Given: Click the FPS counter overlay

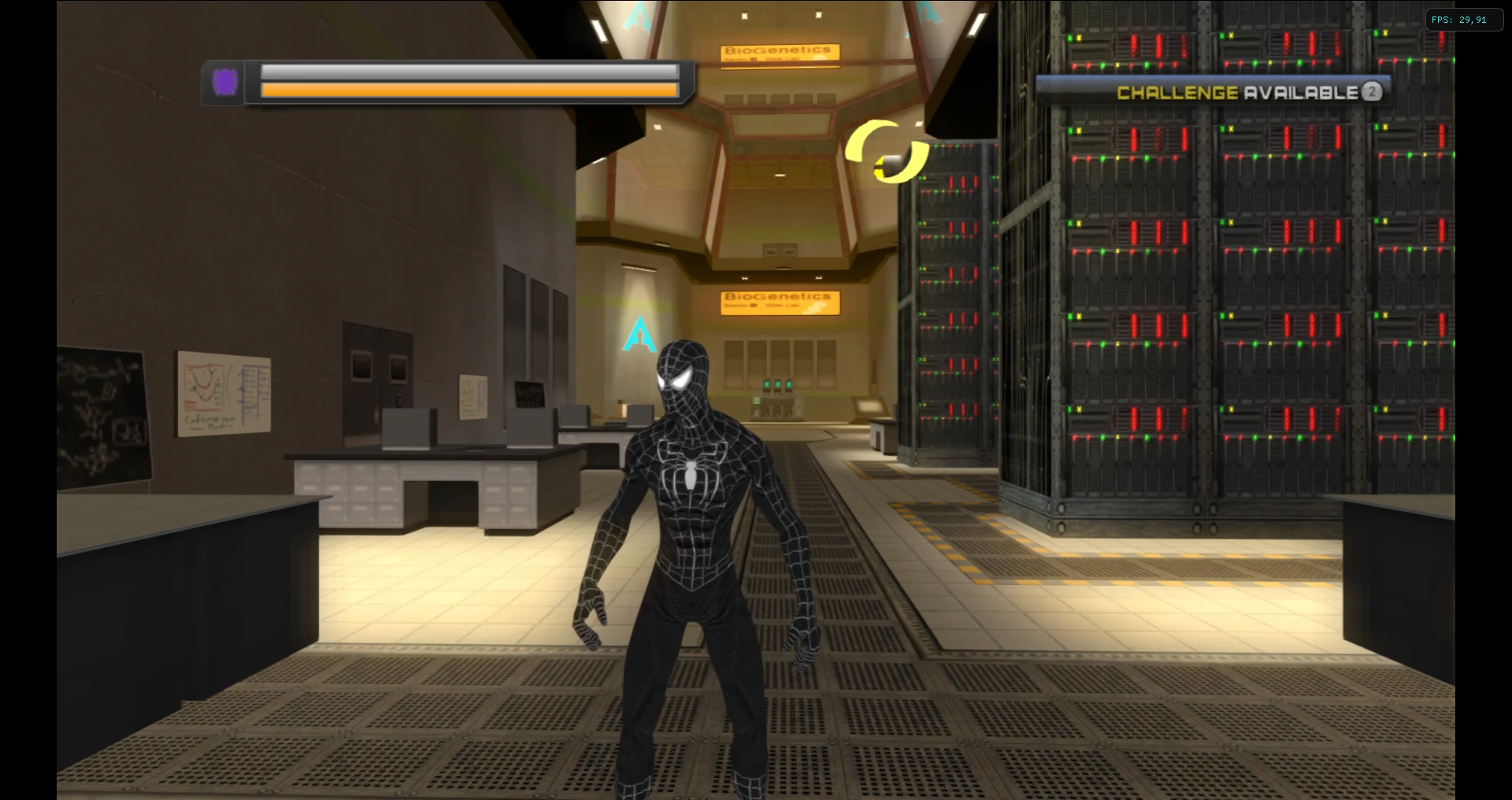Looking at the screenshot, I should [x=1465, y=20].
